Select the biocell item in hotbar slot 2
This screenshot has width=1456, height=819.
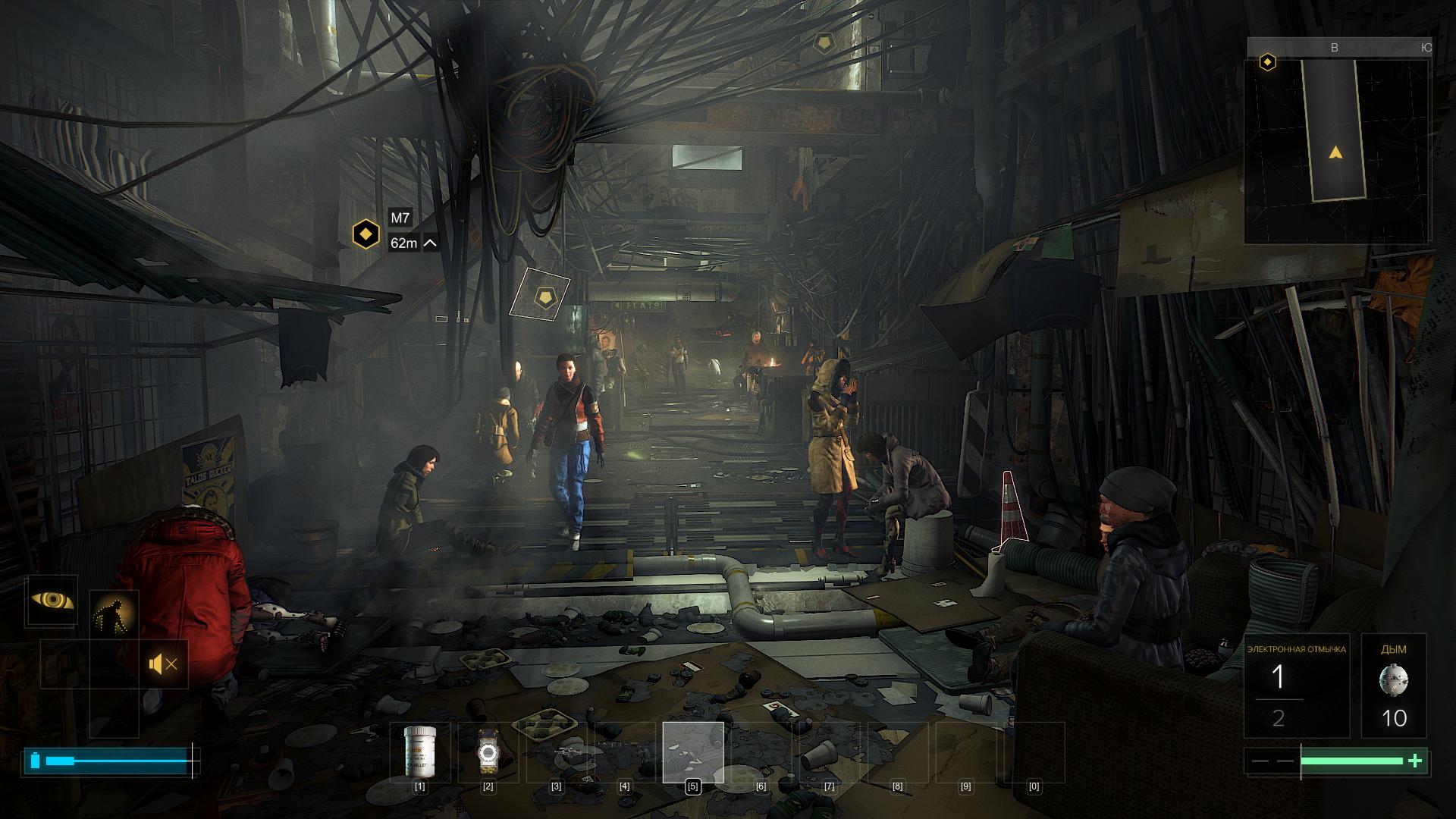pyautogui.click(x=488, y=752)
